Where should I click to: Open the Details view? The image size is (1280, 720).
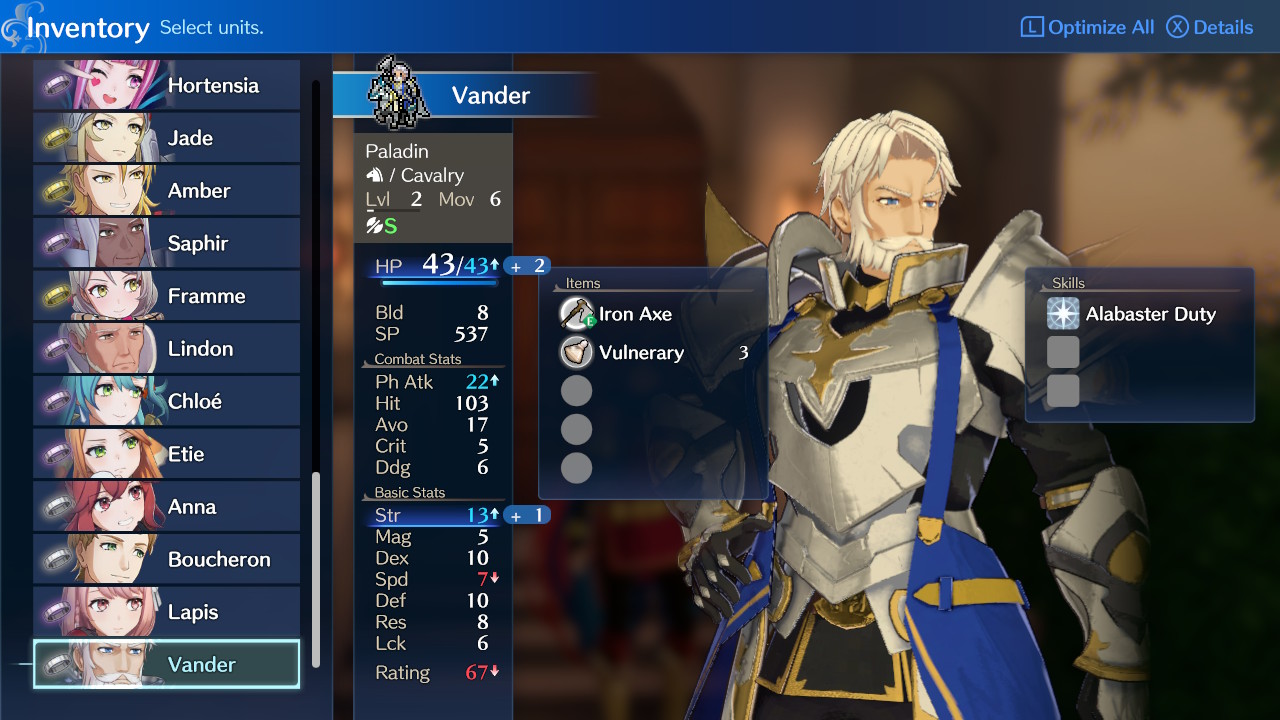(1210, 27)
